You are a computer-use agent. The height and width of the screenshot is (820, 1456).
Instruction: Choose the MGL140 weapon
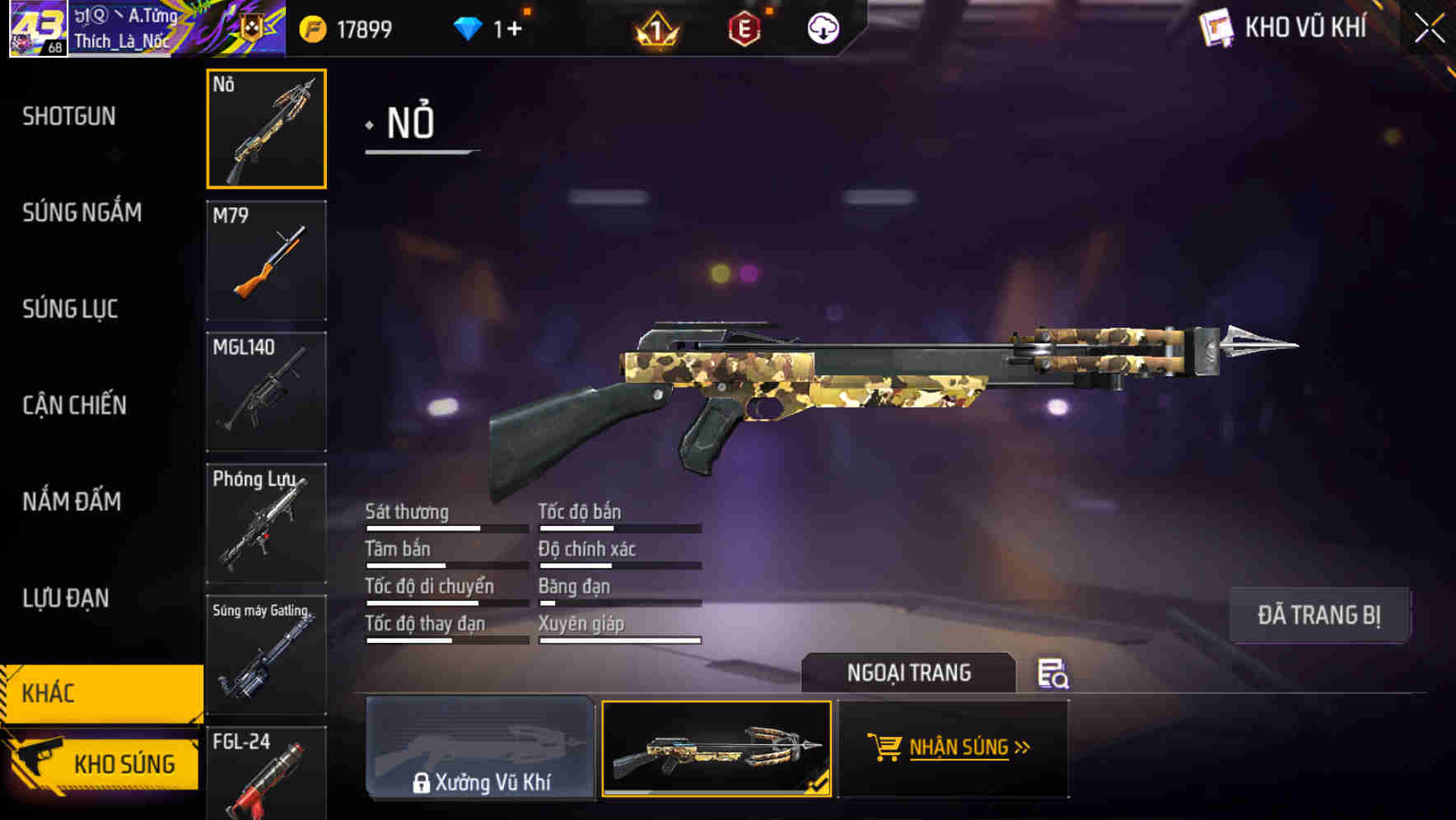267,389
